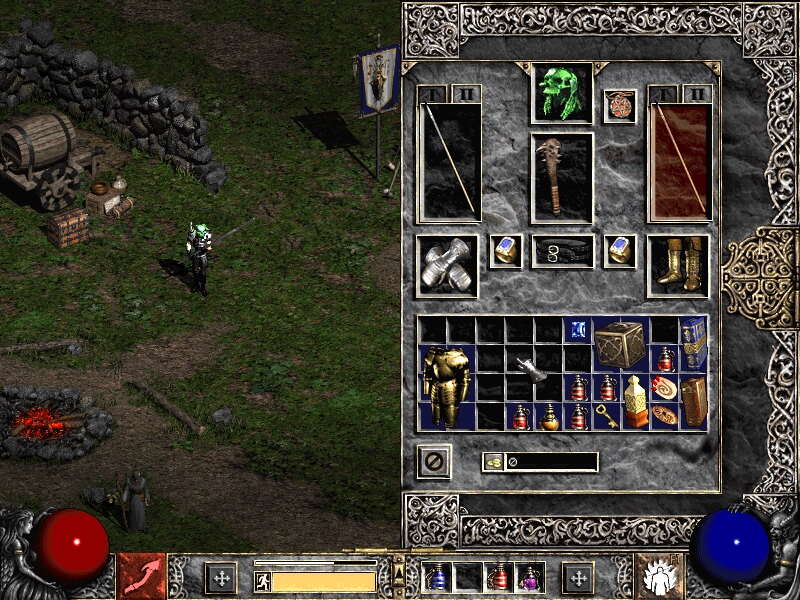Close the inventory with the cancel button
This screenshot has height=600, width=800.
pos(434,462)
